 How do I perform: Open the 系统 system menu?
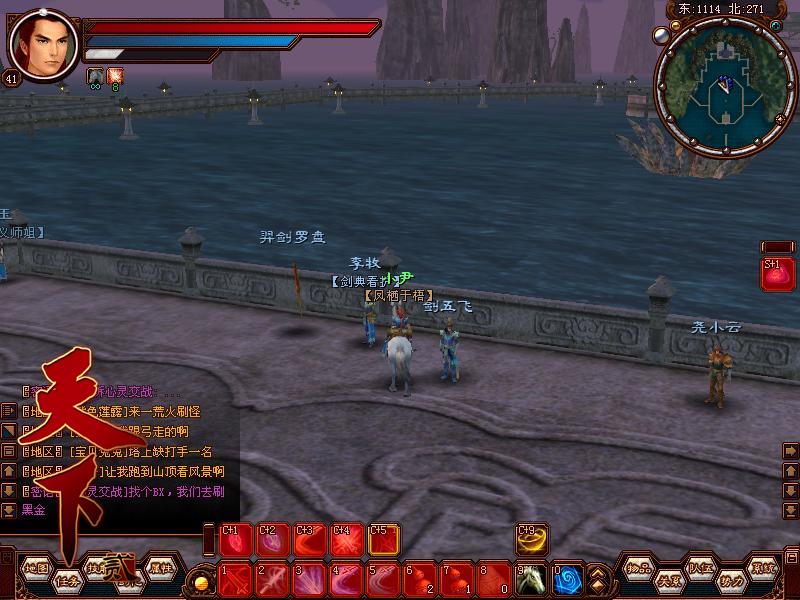click(x=764, y=568)
